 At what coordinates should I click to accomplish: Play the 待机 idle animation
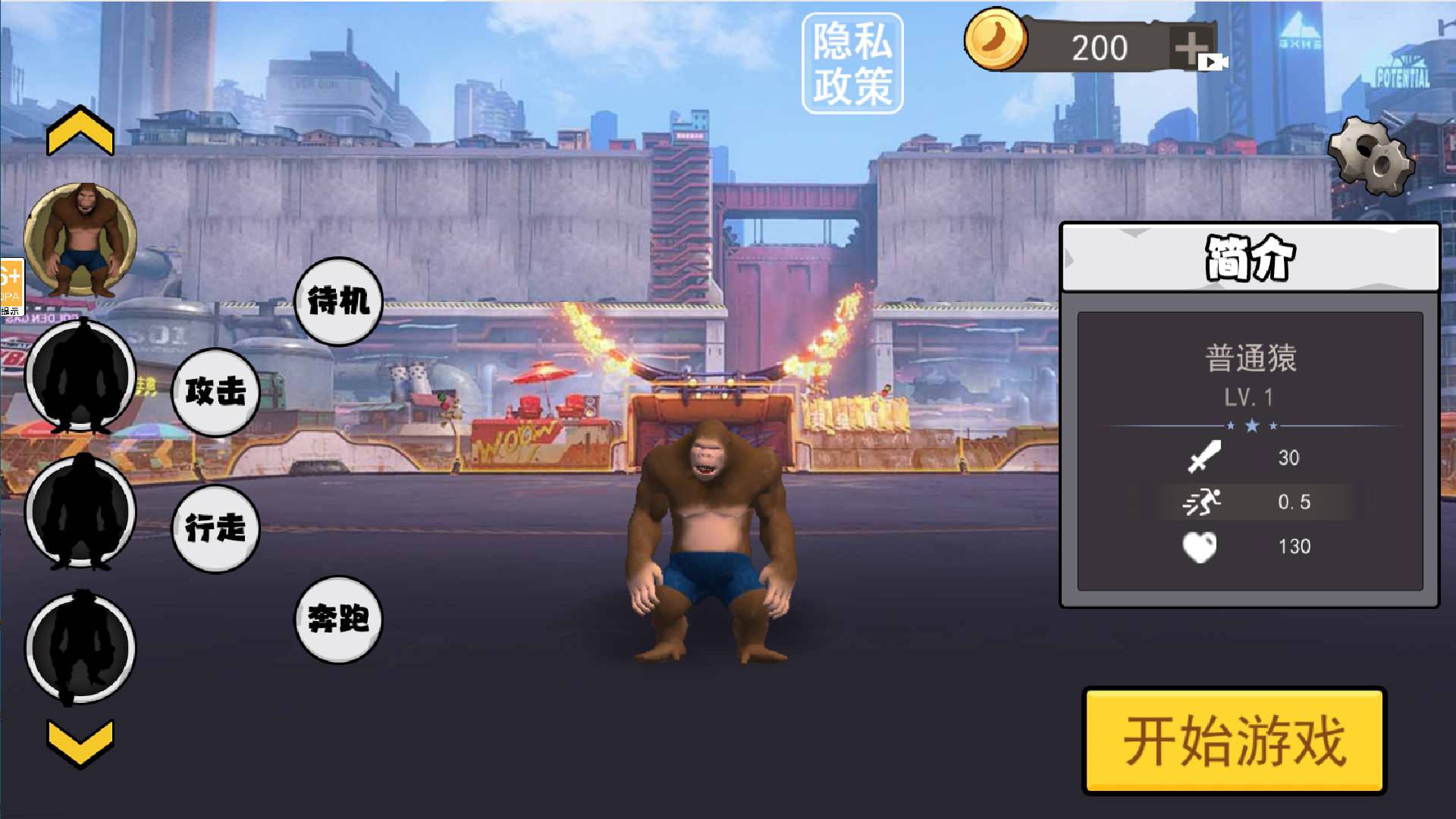coord(338,302)
